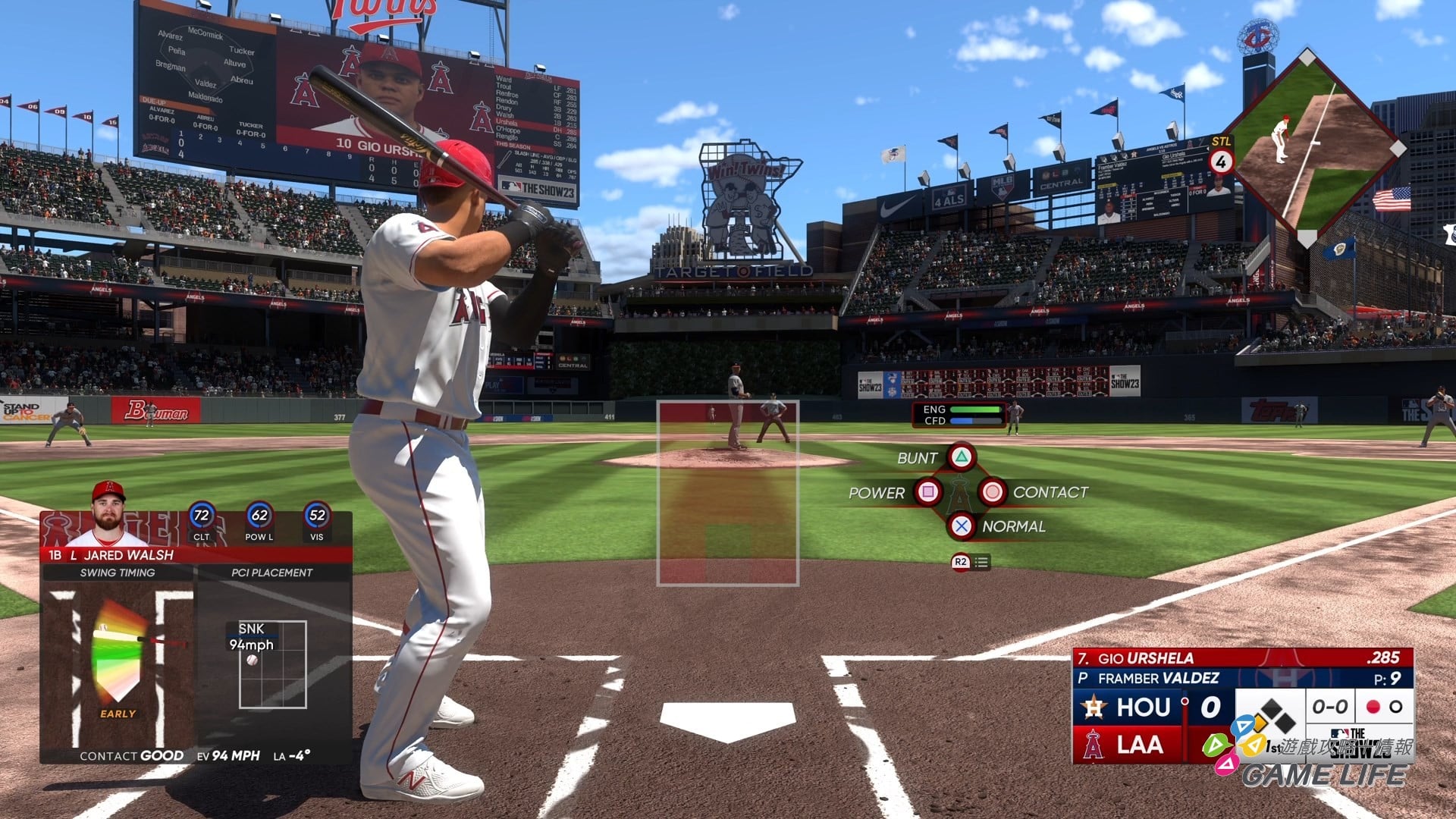Screen dimensions: 1456x819
Task: Choose the Power swing option
Action: tap(927, 492)
